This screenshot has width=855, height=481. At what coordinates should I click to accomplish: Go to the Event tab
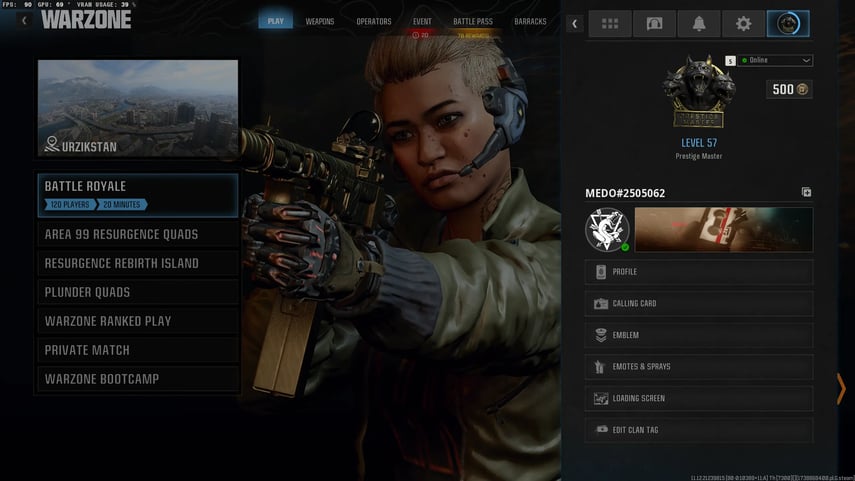pyautogui.click(x=422, y=21)
